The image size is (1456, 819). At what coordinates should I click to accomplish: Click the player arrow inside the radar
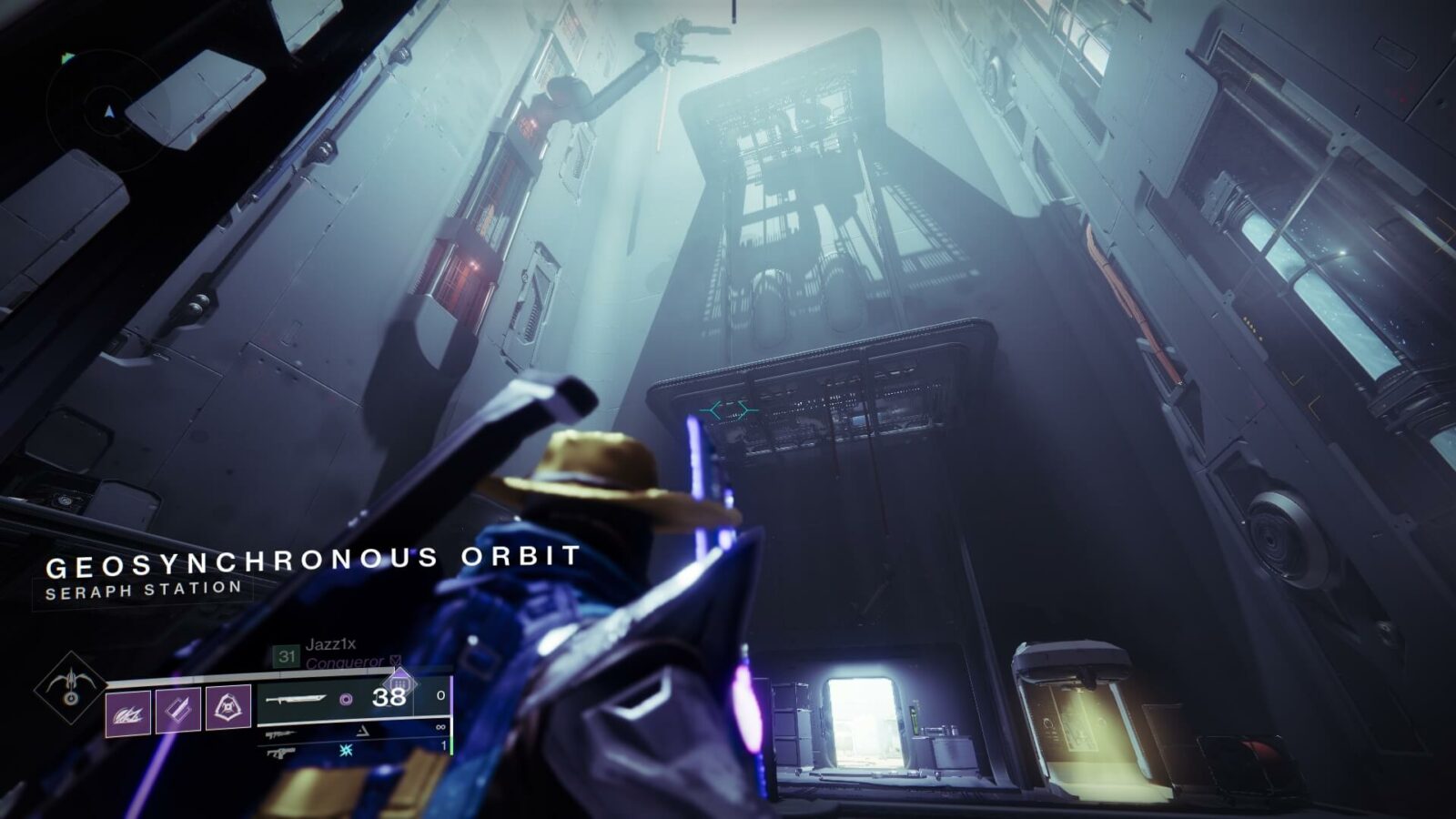click(x=108, y=113)
